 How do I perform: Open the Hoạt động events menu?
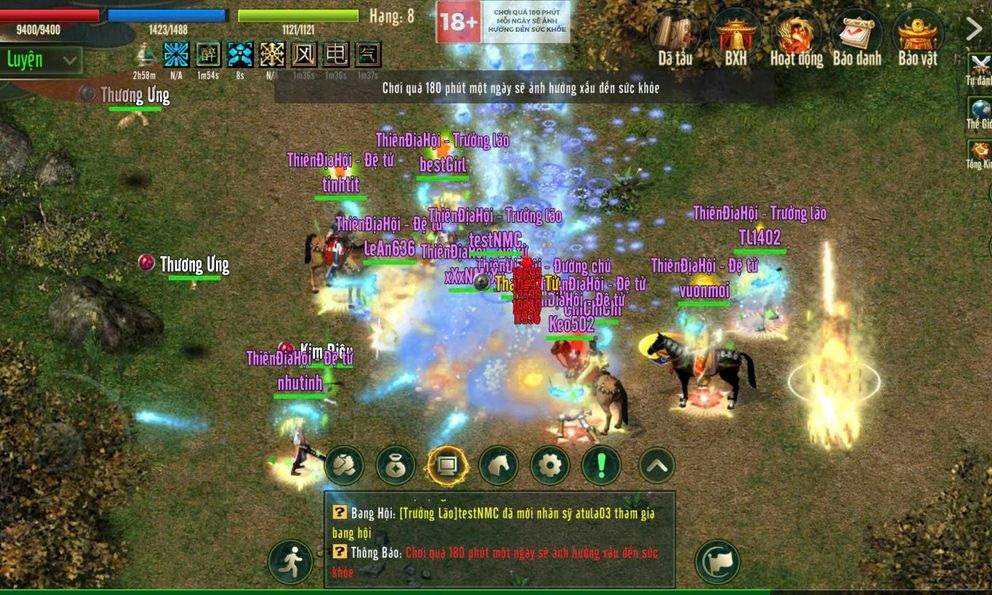tap(796, 38)
